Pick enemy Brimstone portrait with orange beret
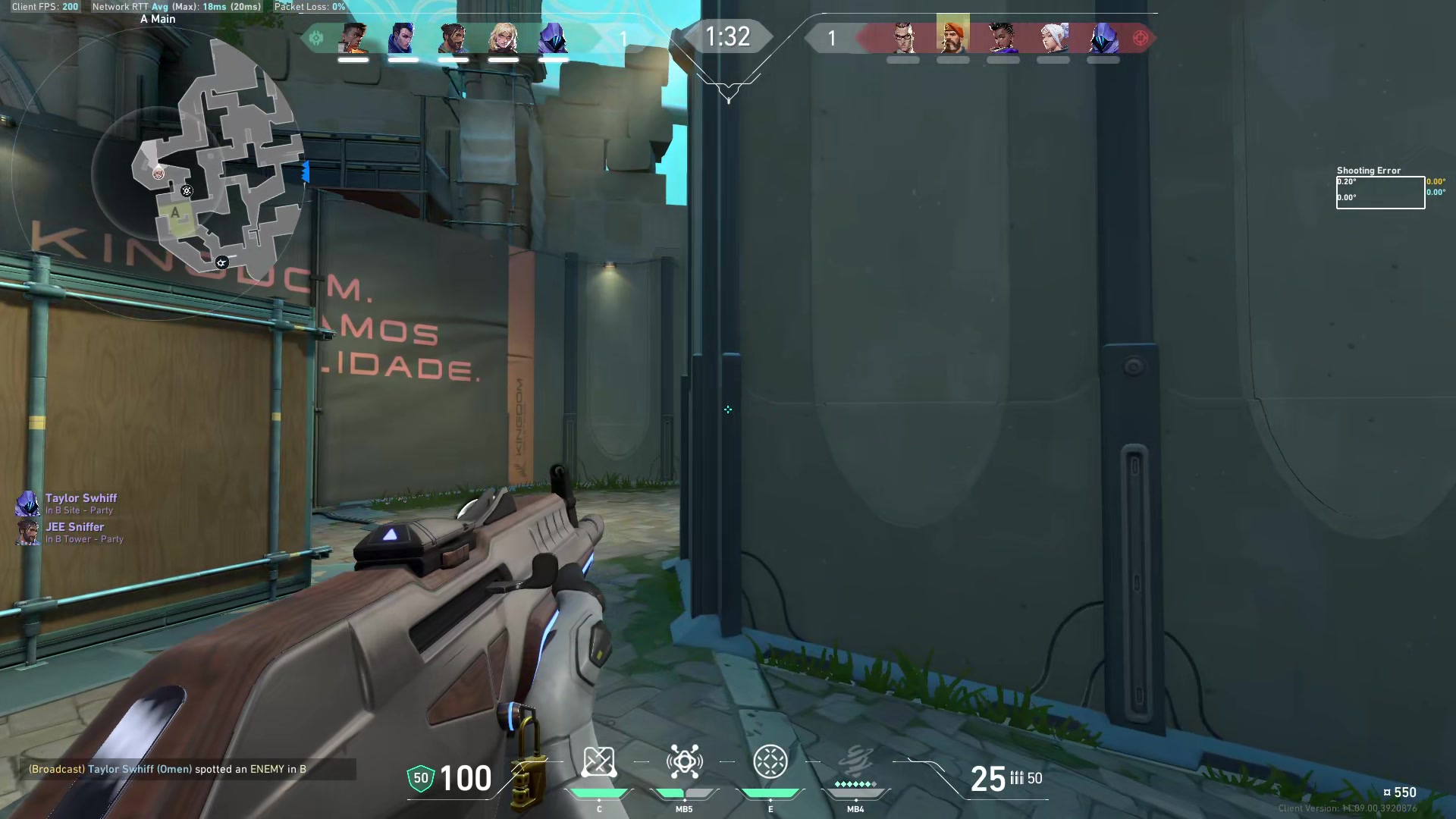The image size is (1456, 819). 952,36
